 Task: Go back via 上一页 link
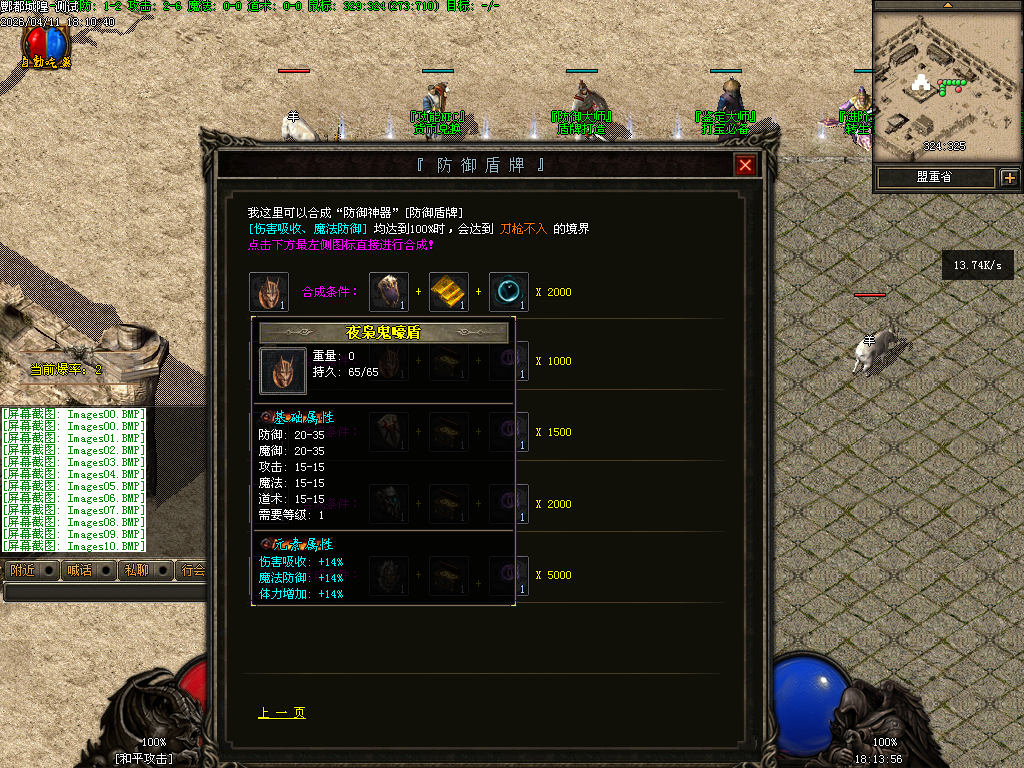click(282, 713)
